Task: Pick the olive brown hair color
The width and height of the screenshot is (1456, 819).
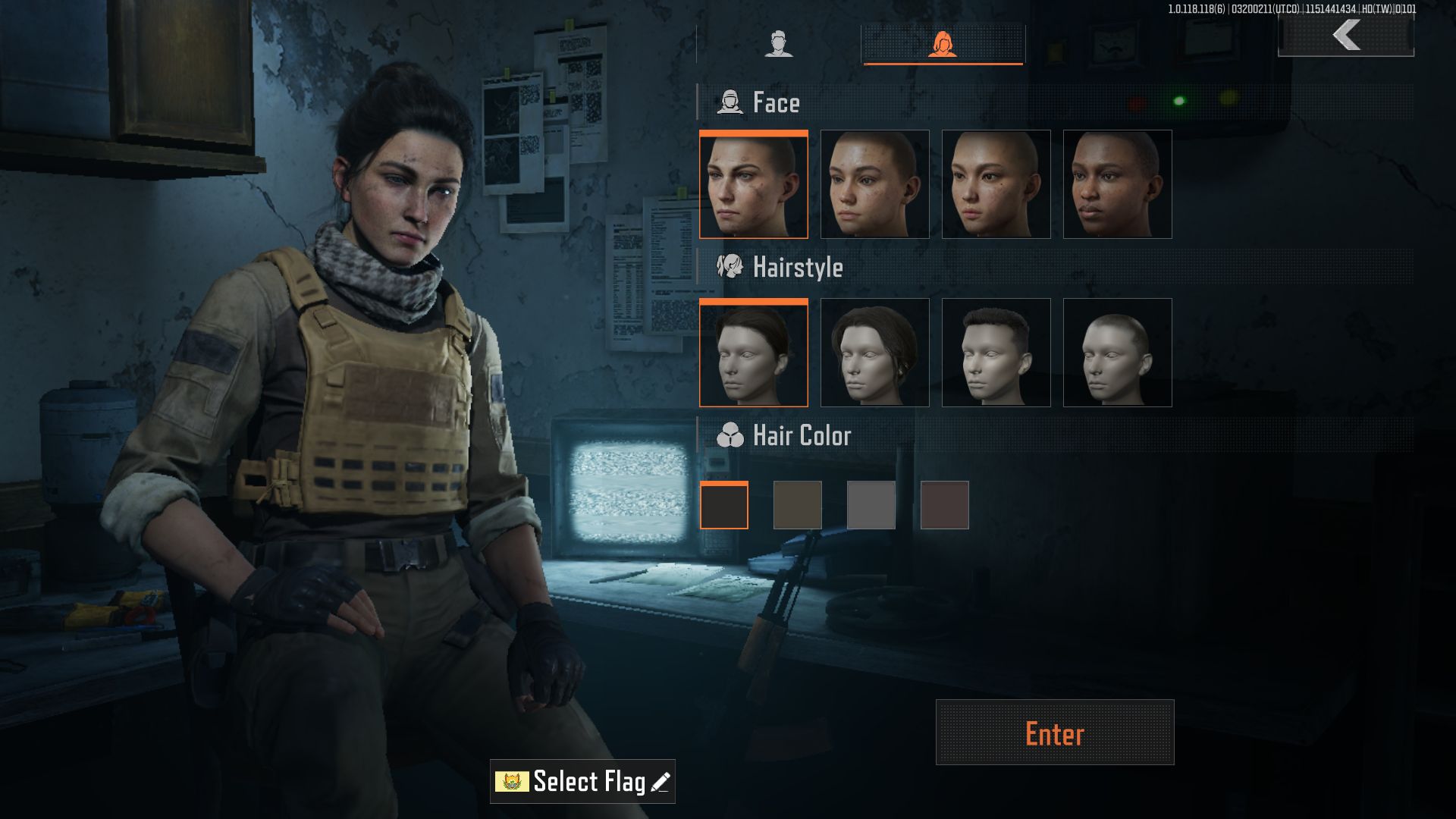Action: (797, 505)
